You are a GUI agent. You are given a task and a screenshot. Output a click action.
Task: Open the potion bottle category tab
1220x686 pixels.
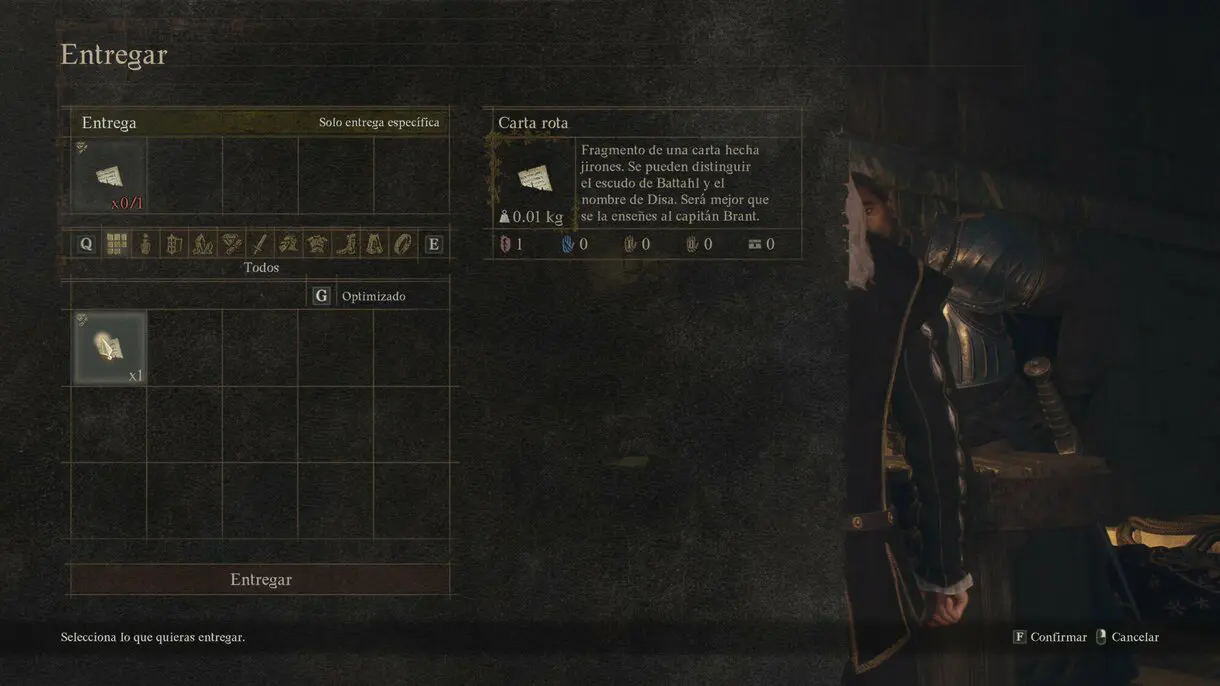[146, 244]
